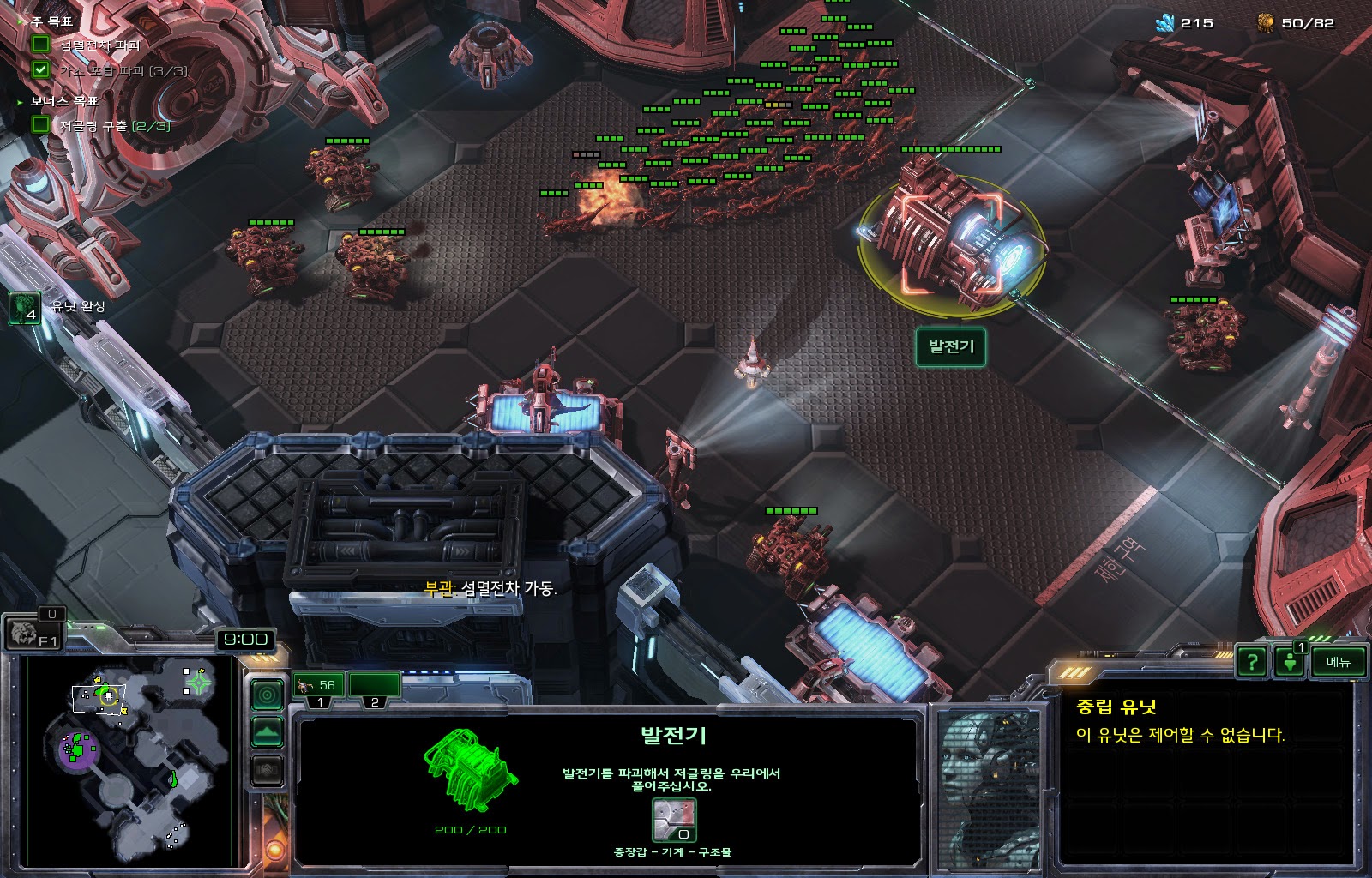Select the 가스 포탑 파괴 objective entry

pos(122,71)
